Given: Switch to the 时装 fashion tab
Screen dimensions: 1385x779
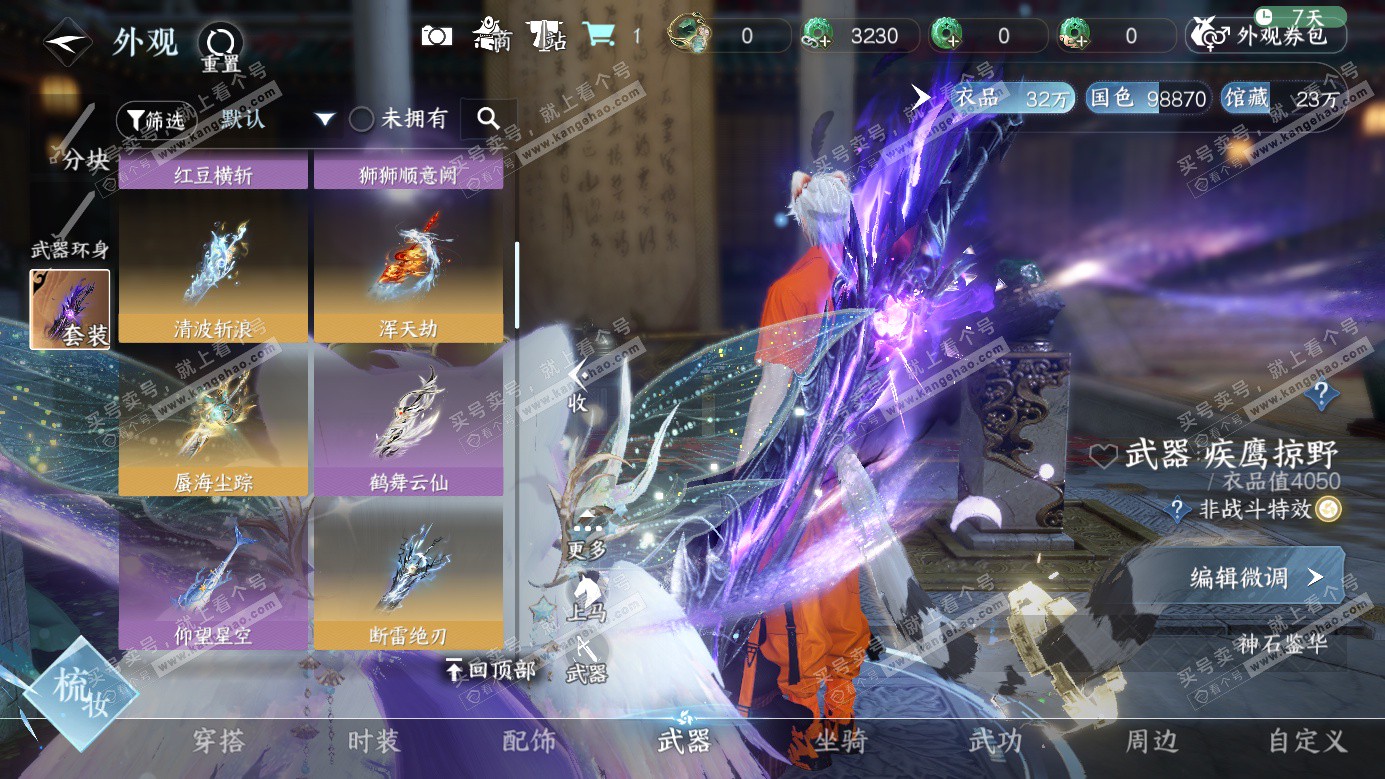Looking at the screenshot, I should (x=374, y=741).
